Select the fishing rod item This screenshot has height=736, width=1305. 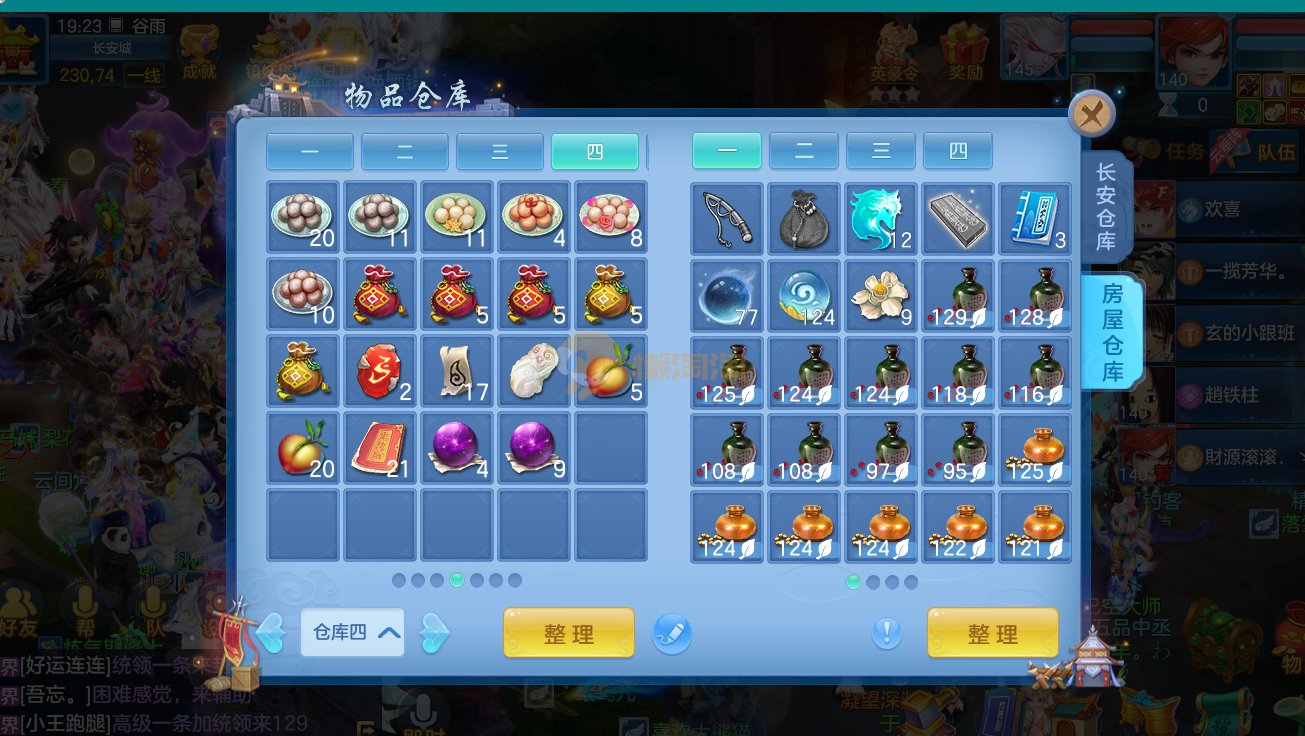point(727,218)
